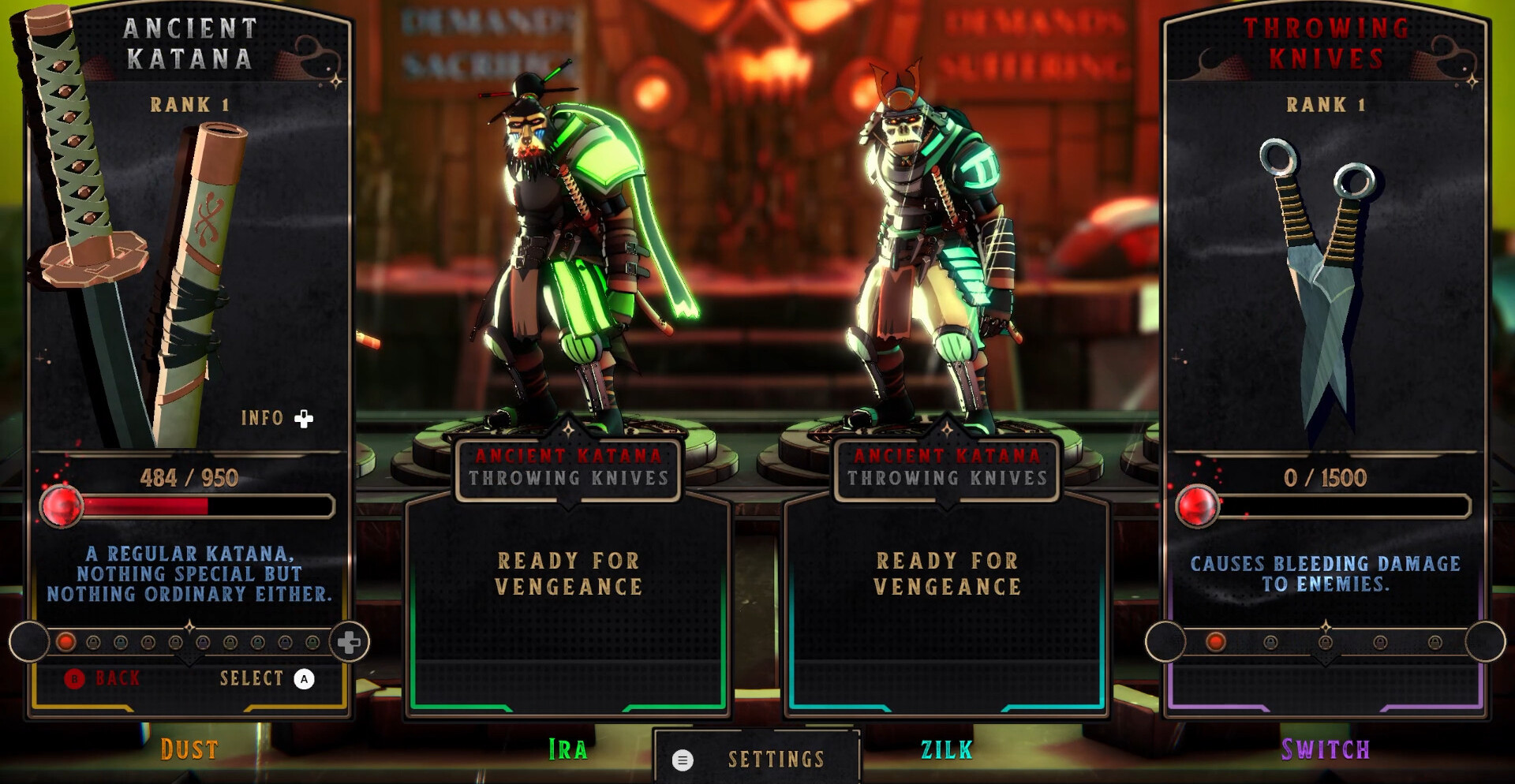This screenshot has width=1515, height=784.
Task: Open the Settings menu
Action: [756, 759]
